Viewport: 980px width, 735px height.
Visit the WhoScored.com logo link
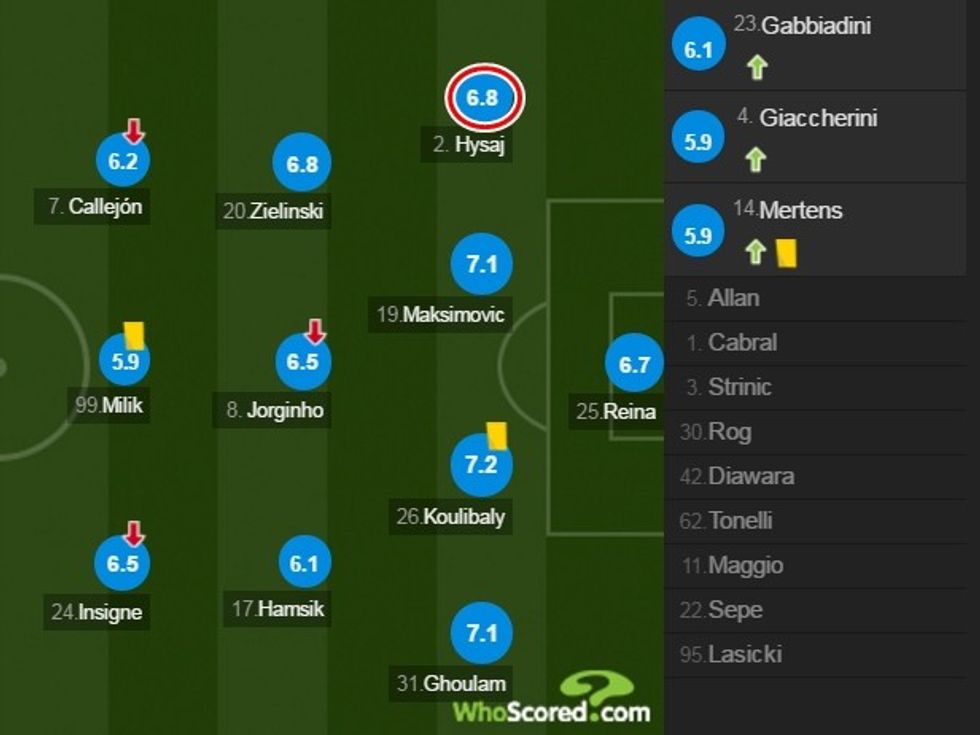(x=552, y=700)
